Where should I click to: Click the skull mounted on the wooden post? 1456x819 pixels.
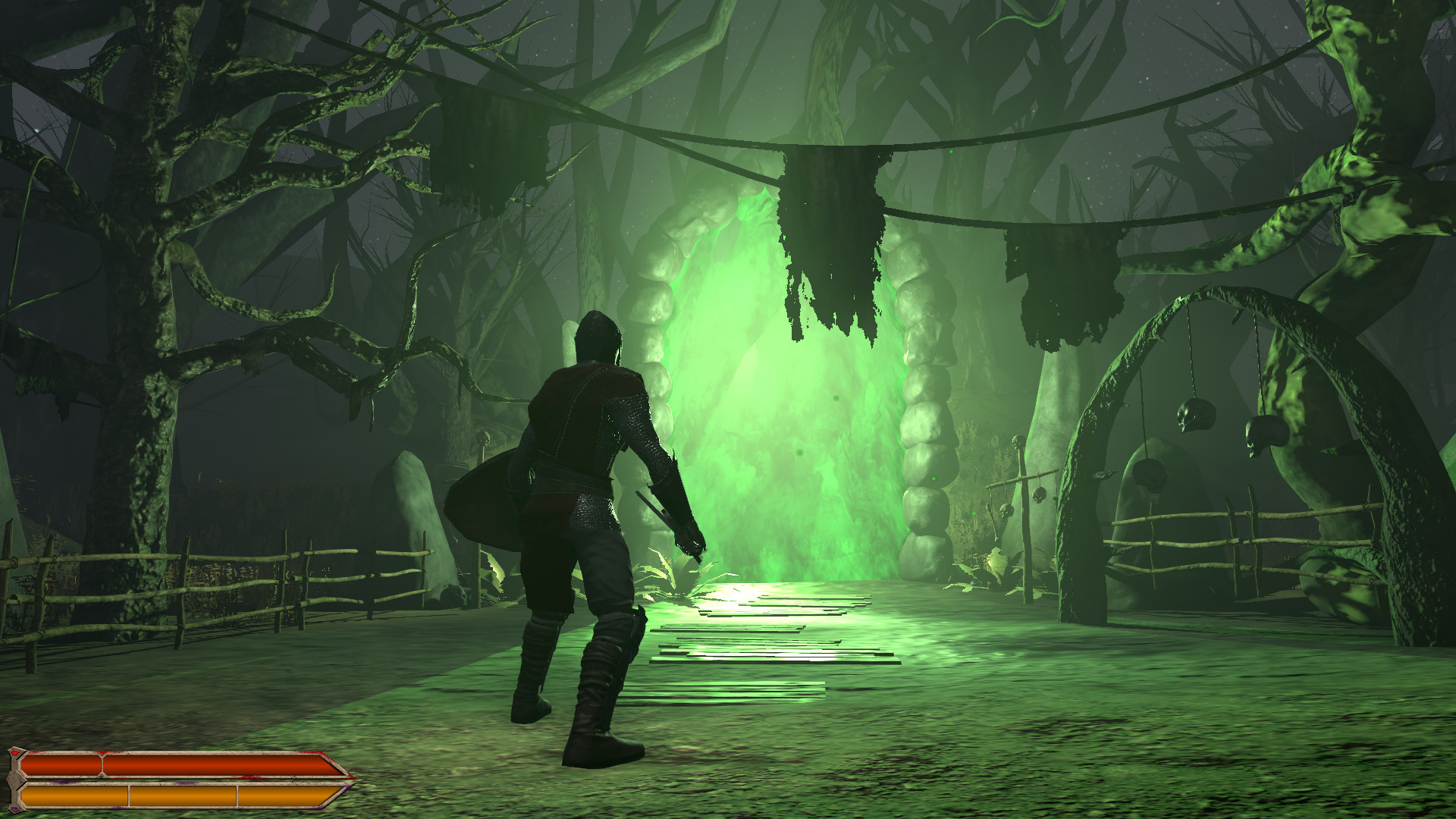point(1018,442)
